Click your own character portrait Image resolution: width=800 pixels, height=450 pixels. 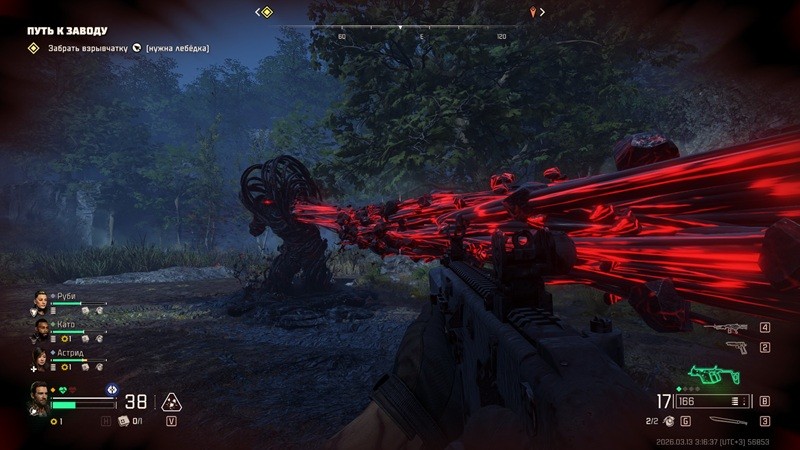click(39, 397)
